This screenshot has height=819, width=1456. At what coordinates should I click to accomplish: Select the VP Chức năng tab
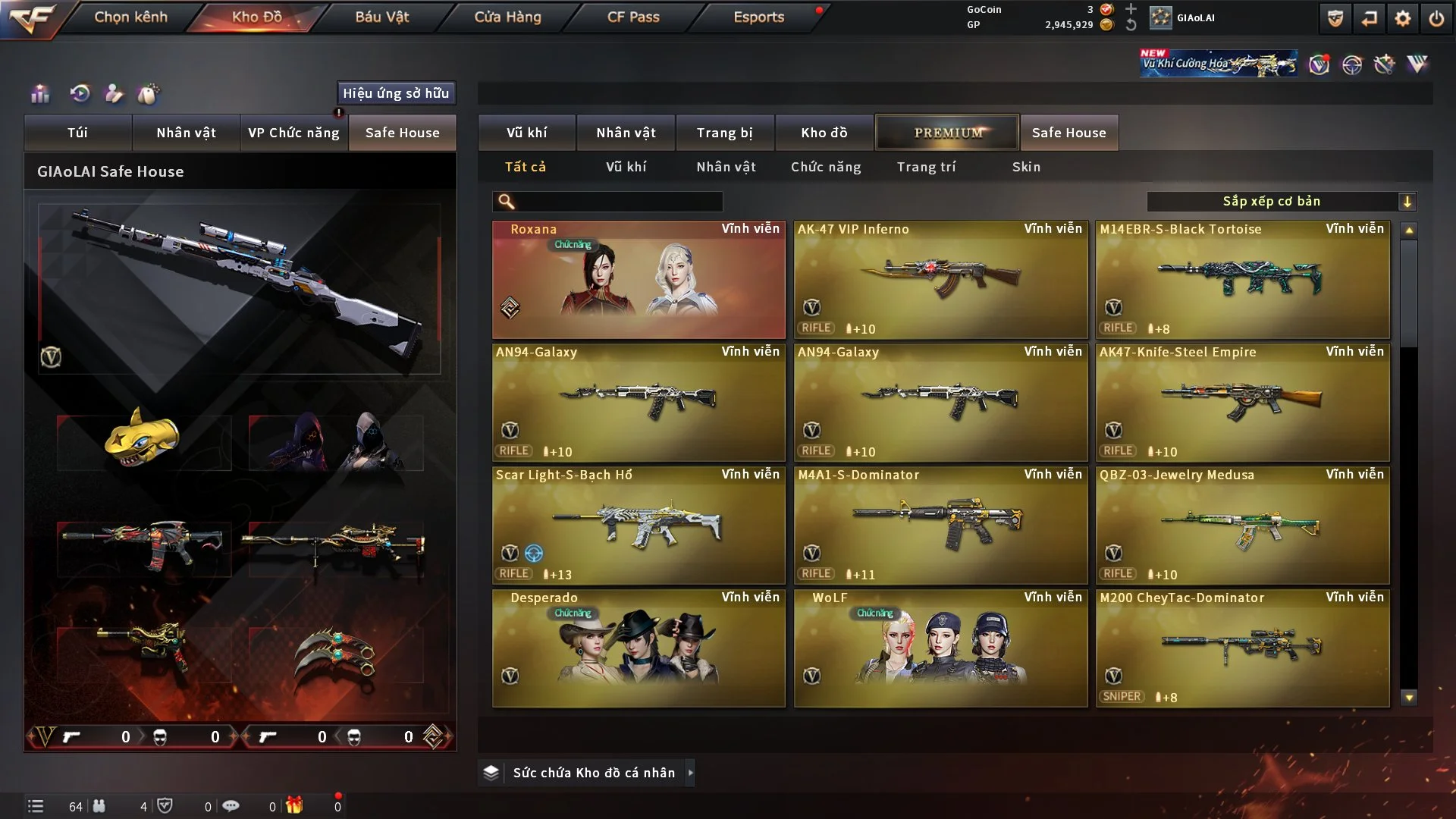pos(293,133)
